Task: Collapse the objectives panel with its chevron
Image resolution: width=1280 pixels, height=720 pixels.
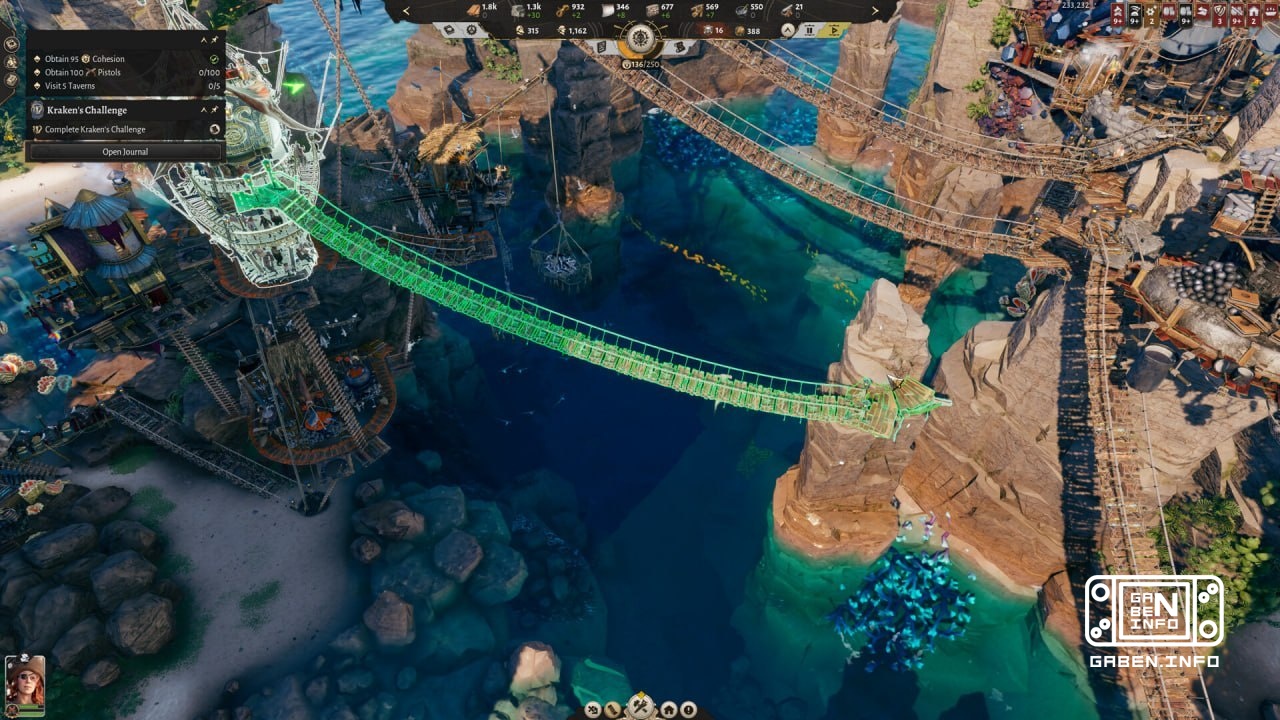Action: click(204, 40)
